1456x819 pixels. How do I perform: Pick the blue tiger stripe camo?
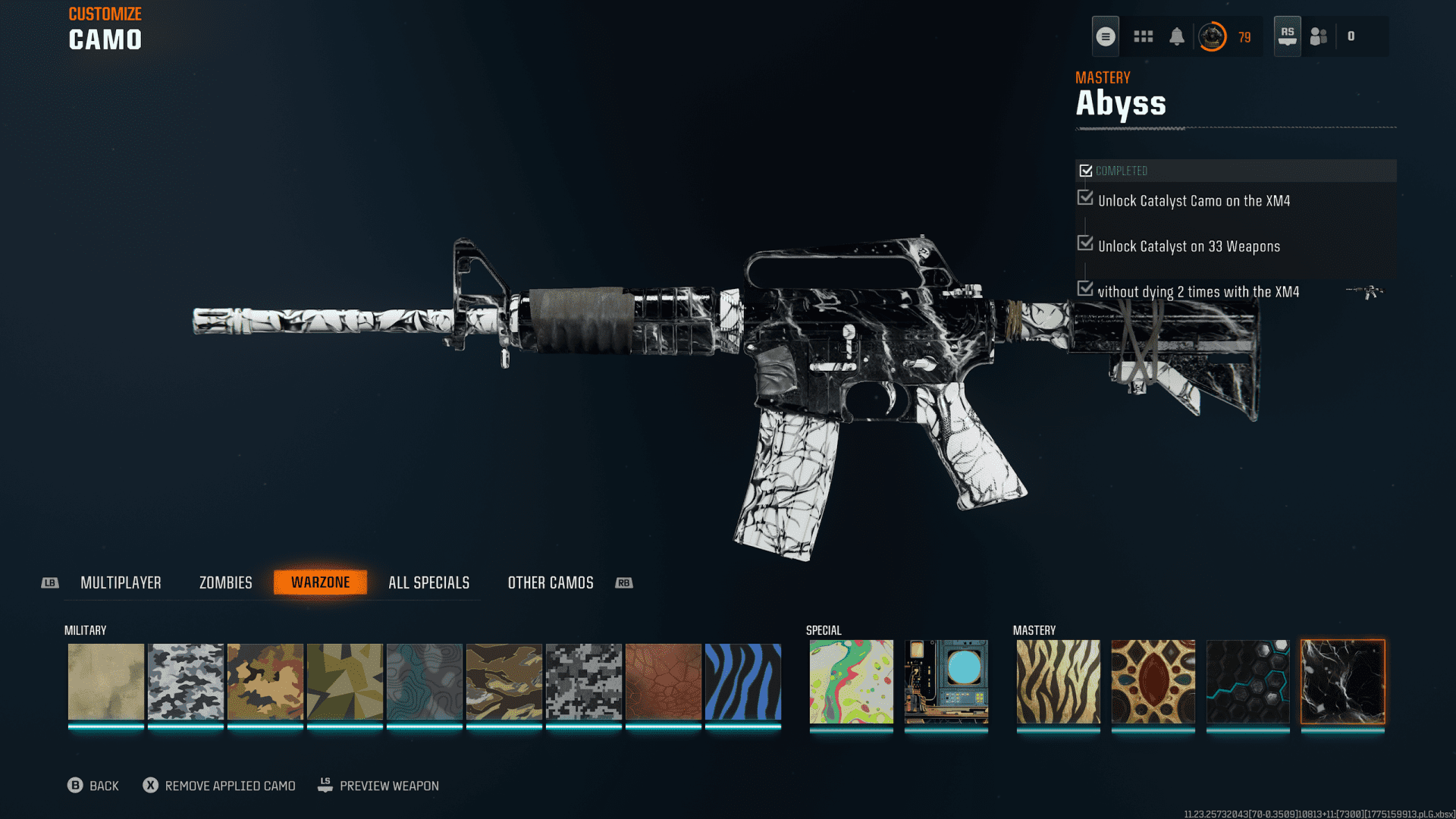[x=743, y=681]
